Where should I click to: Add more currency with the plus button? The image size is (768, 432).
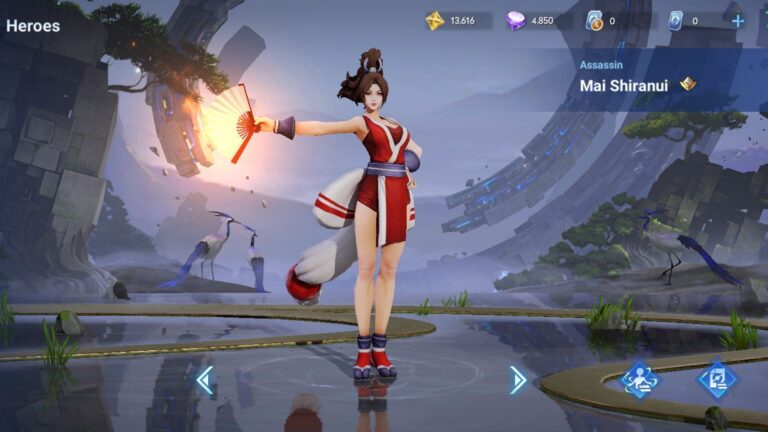[738, 20]
